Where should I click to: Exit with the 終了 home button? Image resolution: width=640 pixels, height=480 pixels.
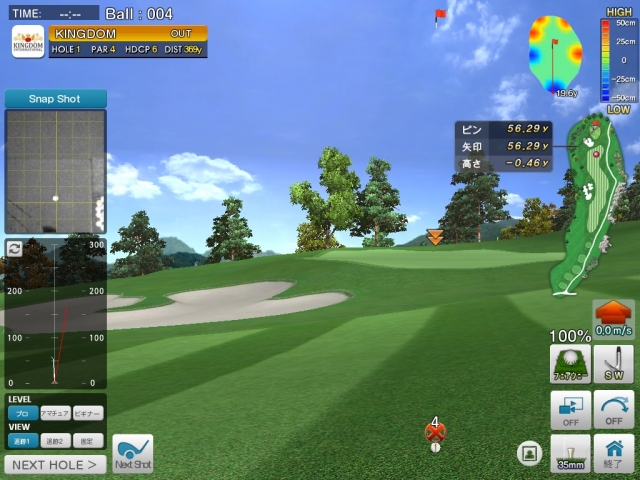[613, 453]
